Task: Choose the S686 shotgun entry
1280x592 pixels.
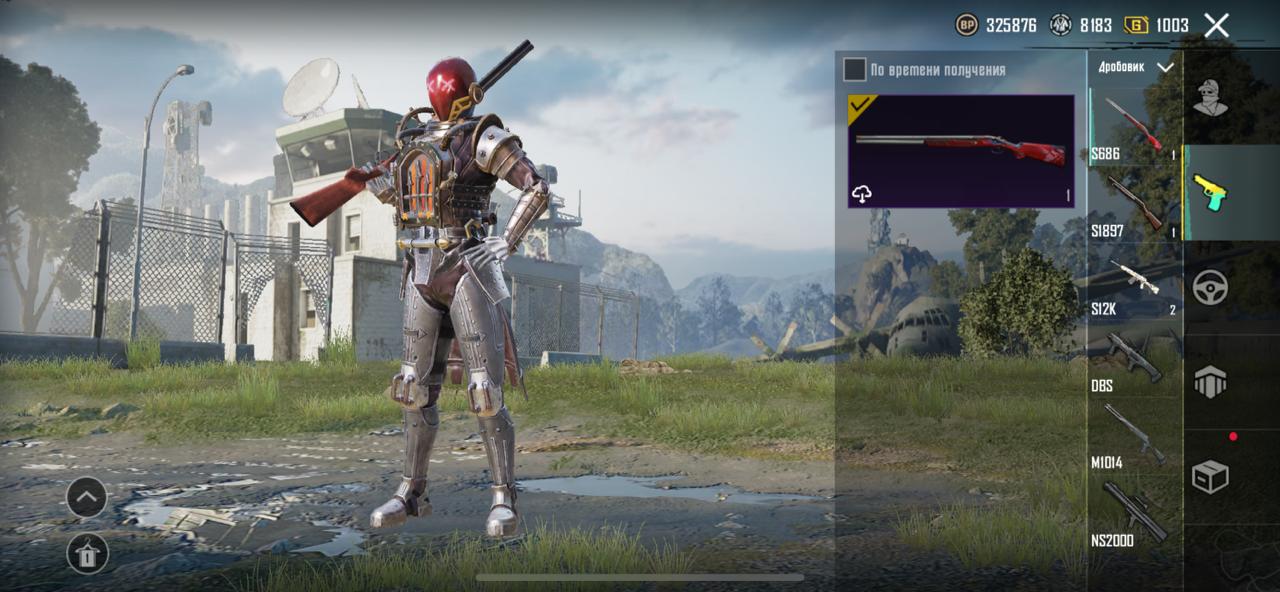Action: [1135, 127]
